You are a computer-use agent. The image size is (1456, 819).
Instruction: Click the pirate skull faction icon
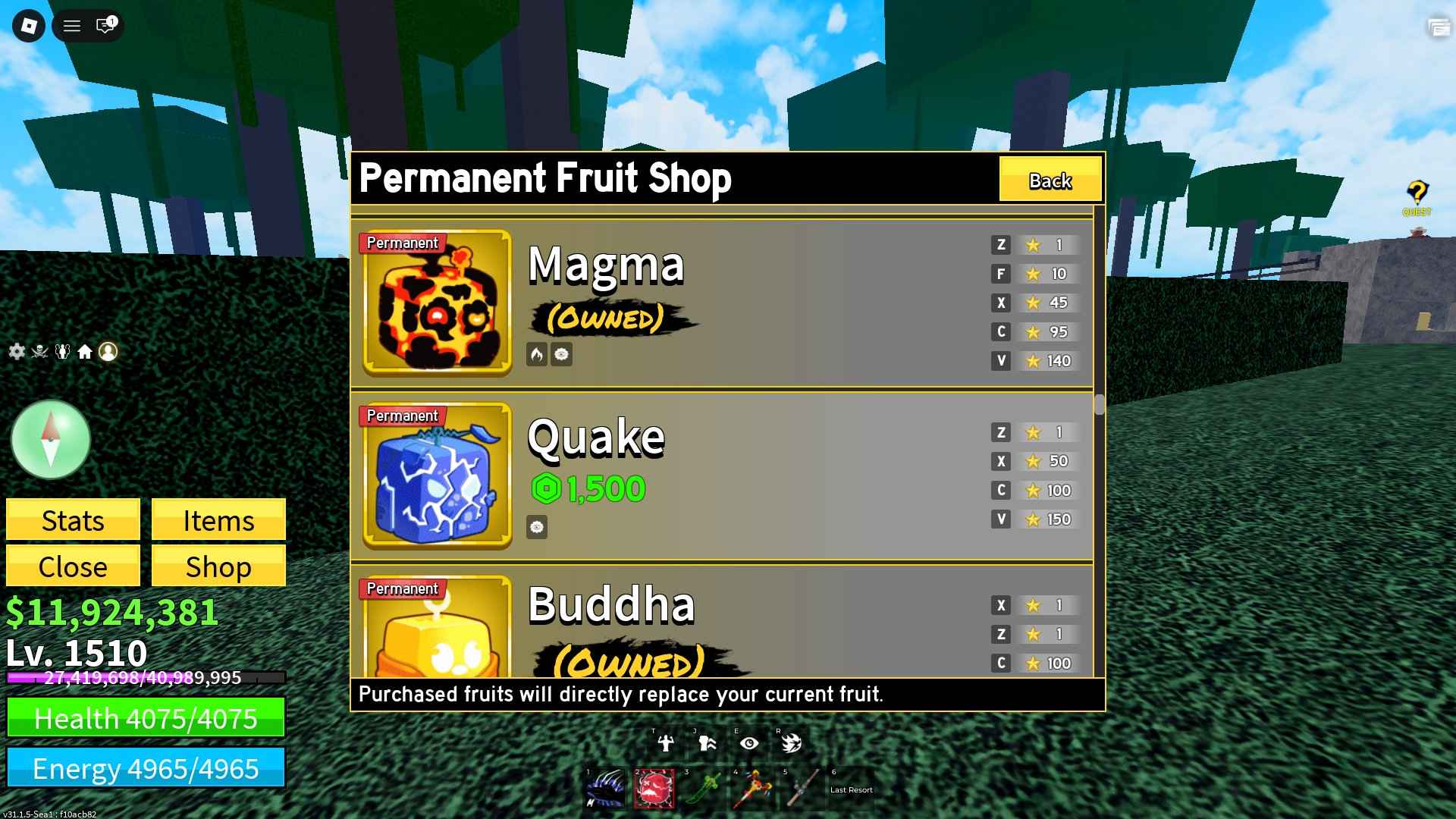pyautogui.click(x=39, y=351)
